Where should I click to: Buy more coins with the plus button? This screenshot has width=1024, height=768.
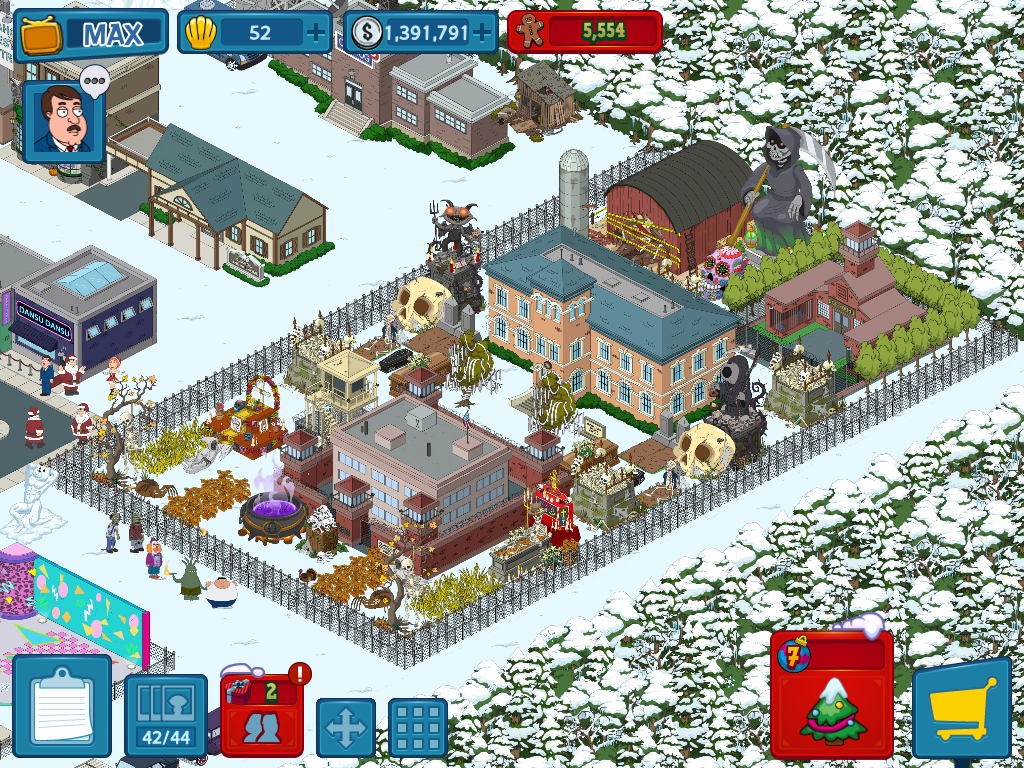point(483,33)
